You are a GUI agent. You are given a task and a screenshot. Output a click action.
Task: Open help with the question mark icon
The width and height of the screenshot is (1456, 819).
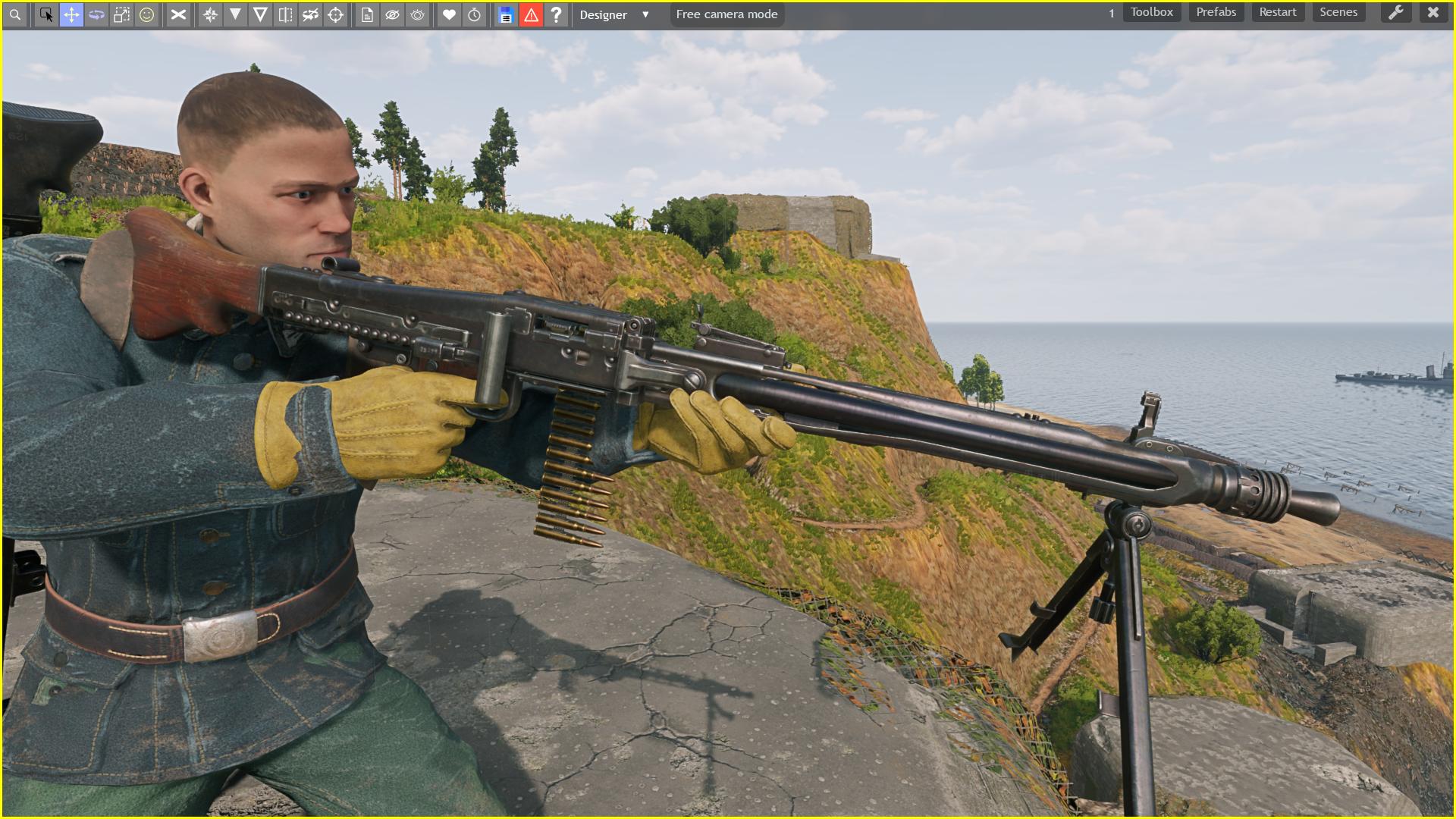point(556,14)
